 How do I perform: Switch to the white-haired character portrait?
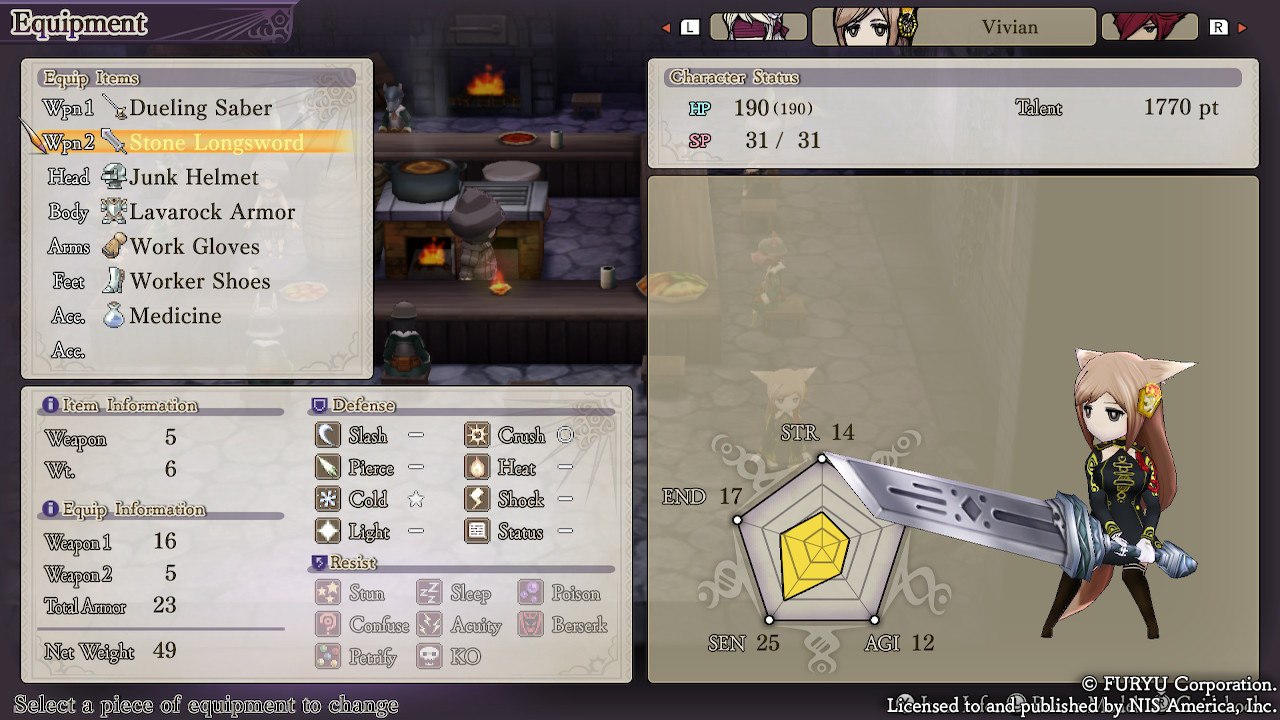757,27
